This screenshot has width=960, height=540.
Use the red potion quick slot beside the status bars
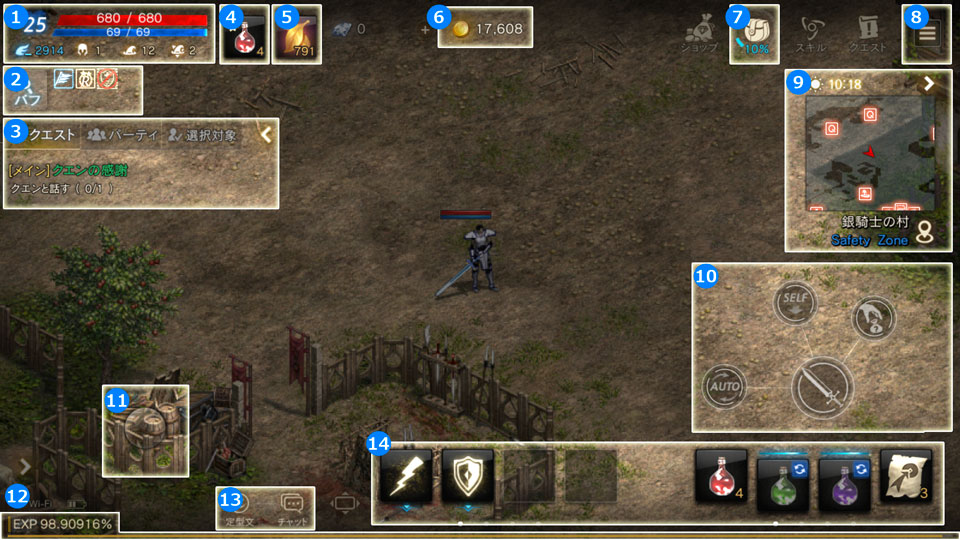tap(242, 34)
